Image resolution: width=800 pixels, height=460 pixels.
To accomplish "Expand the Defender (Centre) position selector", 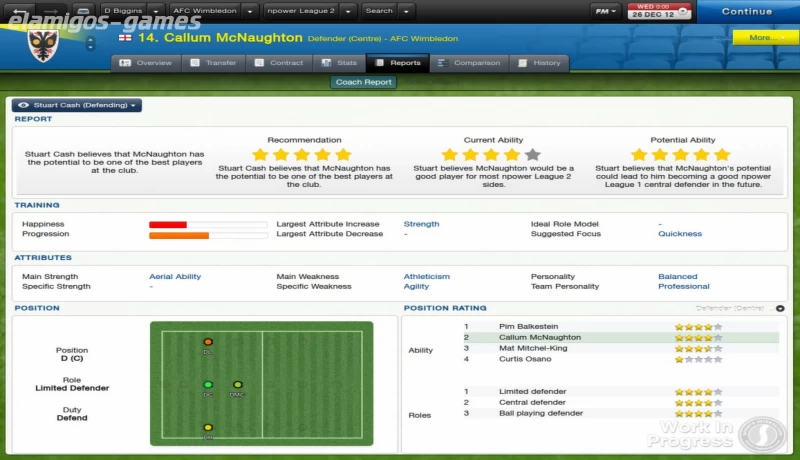I will (x=780, y=308).
